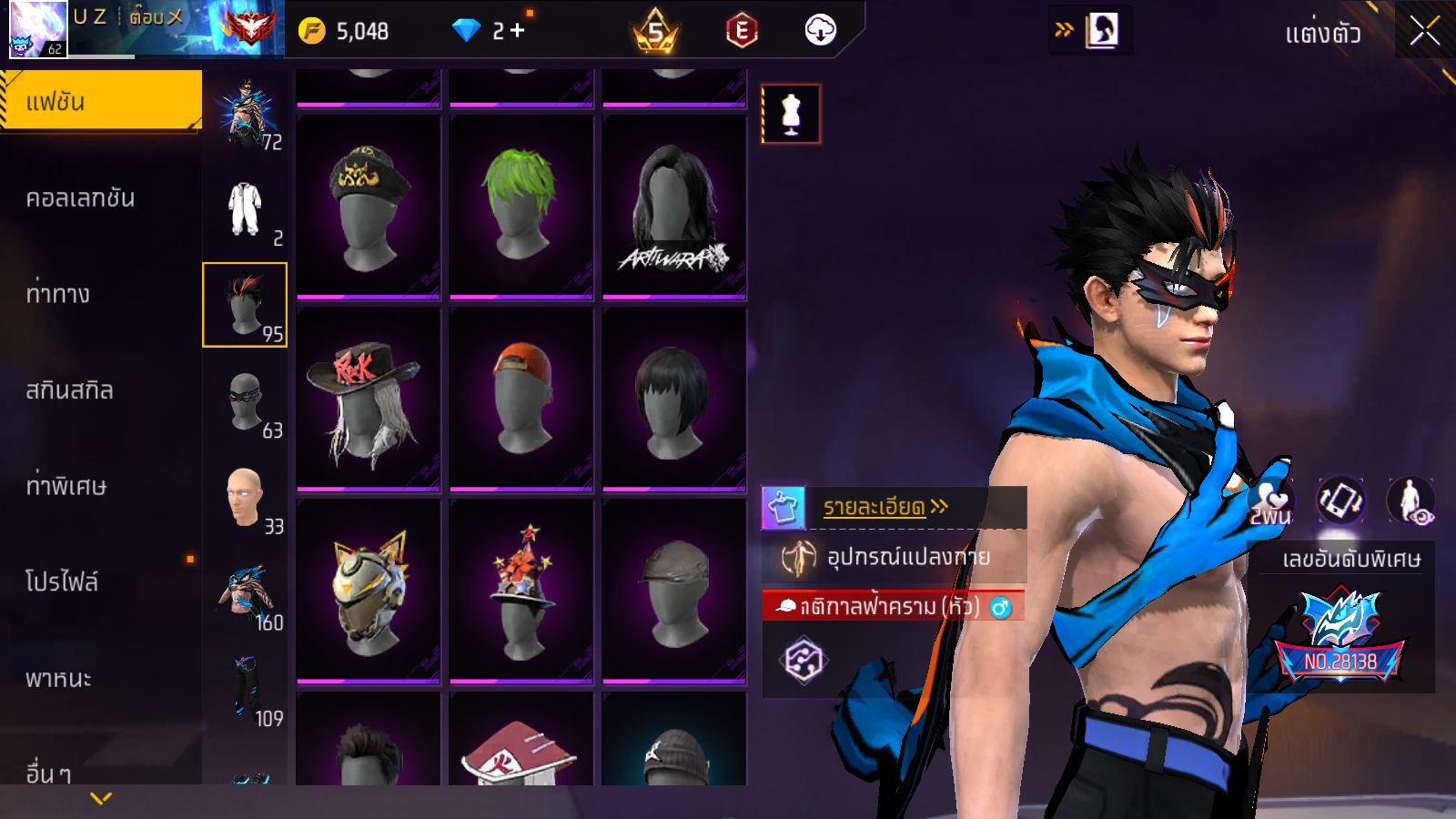Close the dress-up screen with X
The height and width of the screenshot is (819, 1456).
pyautogui.click(x=1424, y=32)
